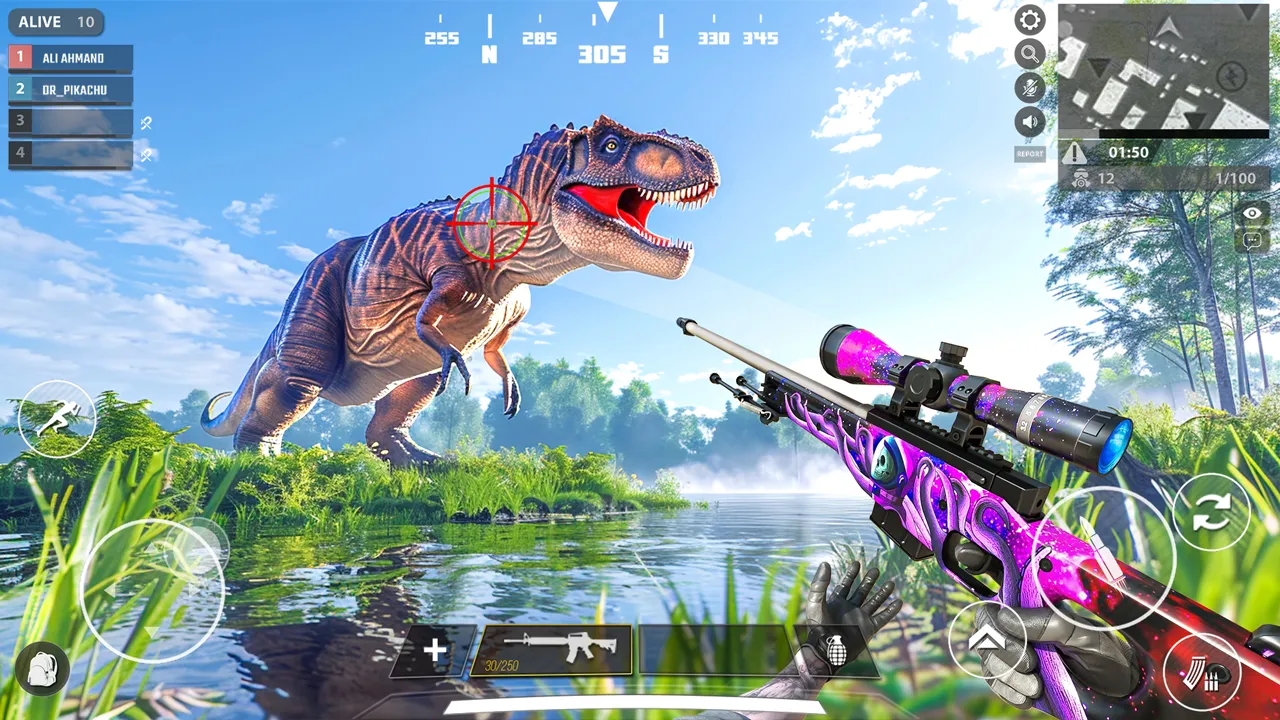Toggle the muted microphone icon
1280x720 pixels.
pos(1030,88)
